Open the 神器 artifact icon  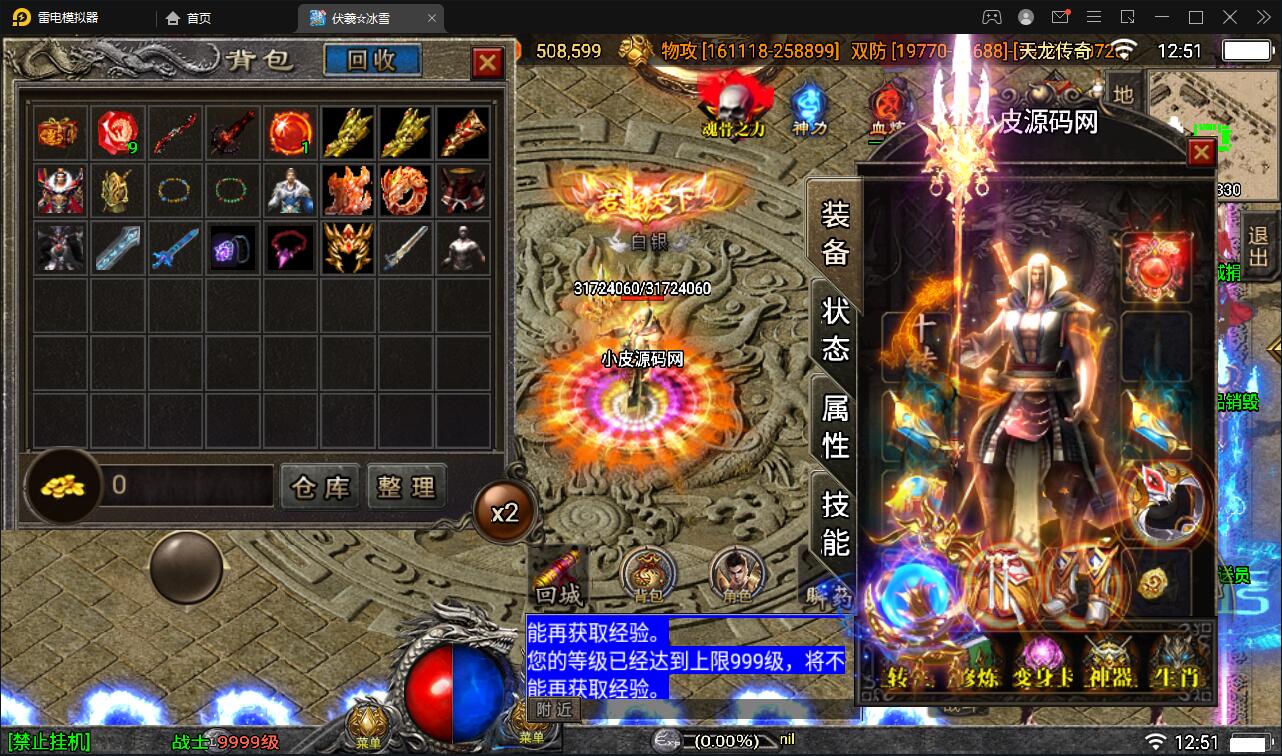1109,662
